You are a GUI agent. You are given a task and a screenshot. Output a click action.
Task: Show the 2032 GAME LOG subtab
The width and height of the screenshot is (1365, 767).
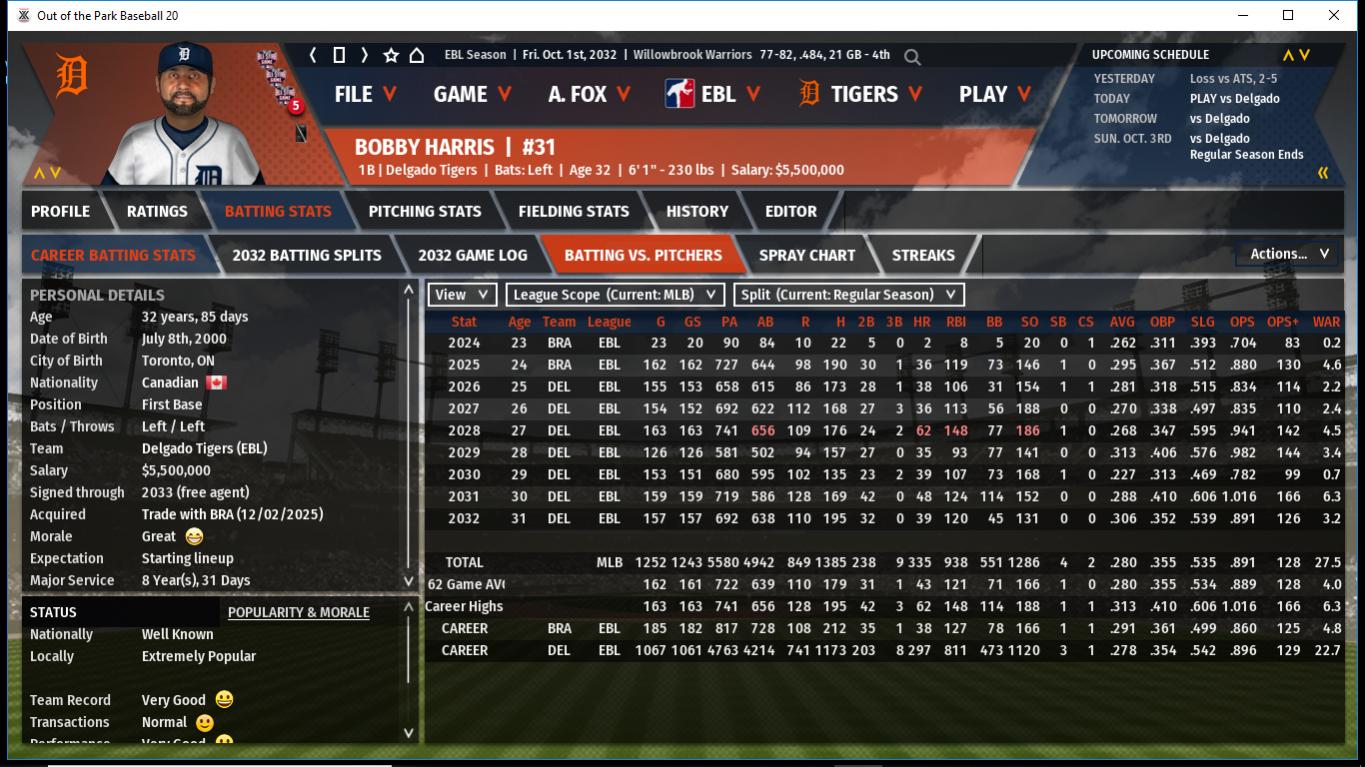coord(472,255)
